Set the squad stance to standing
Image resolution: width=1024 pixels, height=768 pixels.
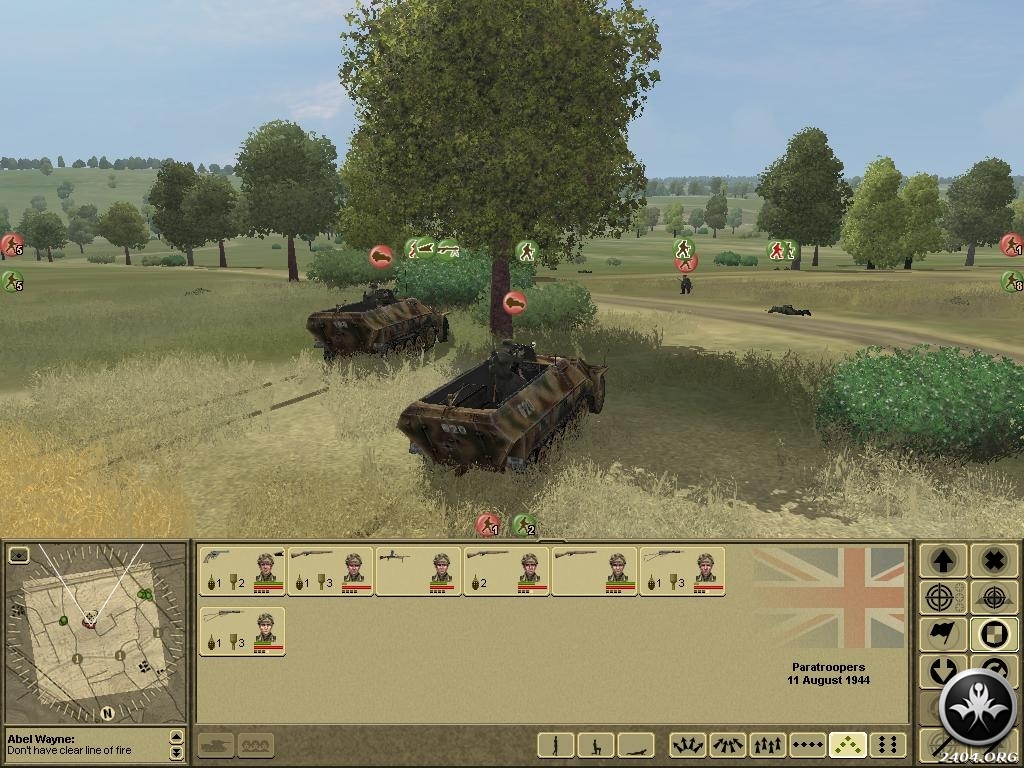pyautogui.click(x=556, y=745)
